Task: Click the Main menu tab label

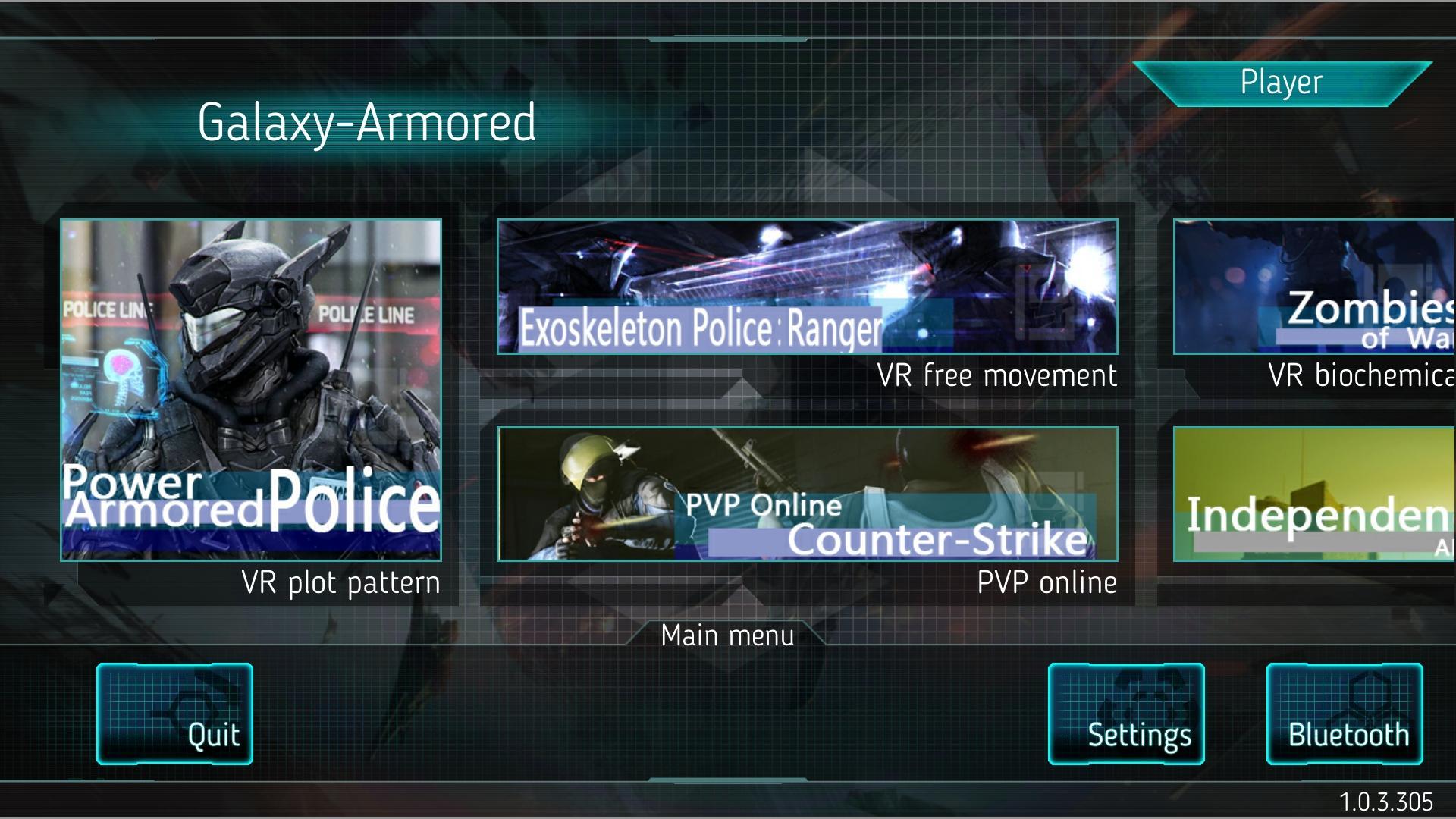Action: [x=727, y=635]
